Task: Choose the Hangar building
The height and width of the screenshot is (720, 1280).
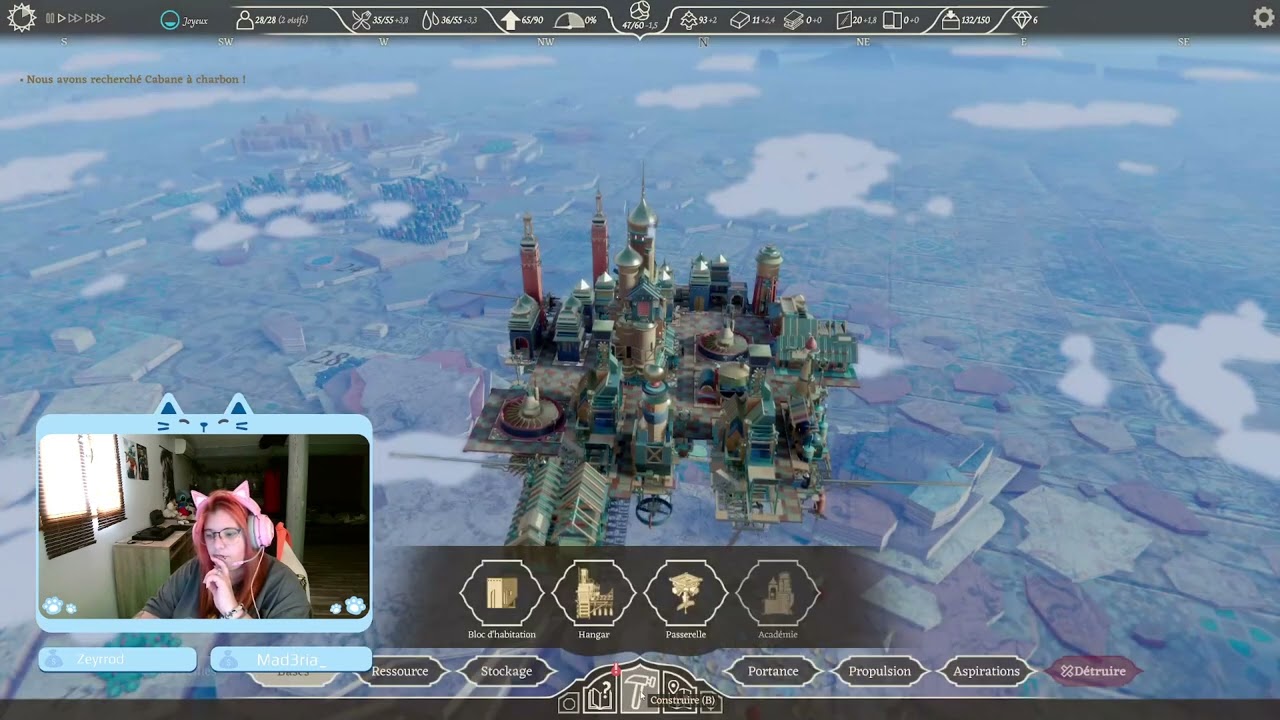Action: click(594, 594)
